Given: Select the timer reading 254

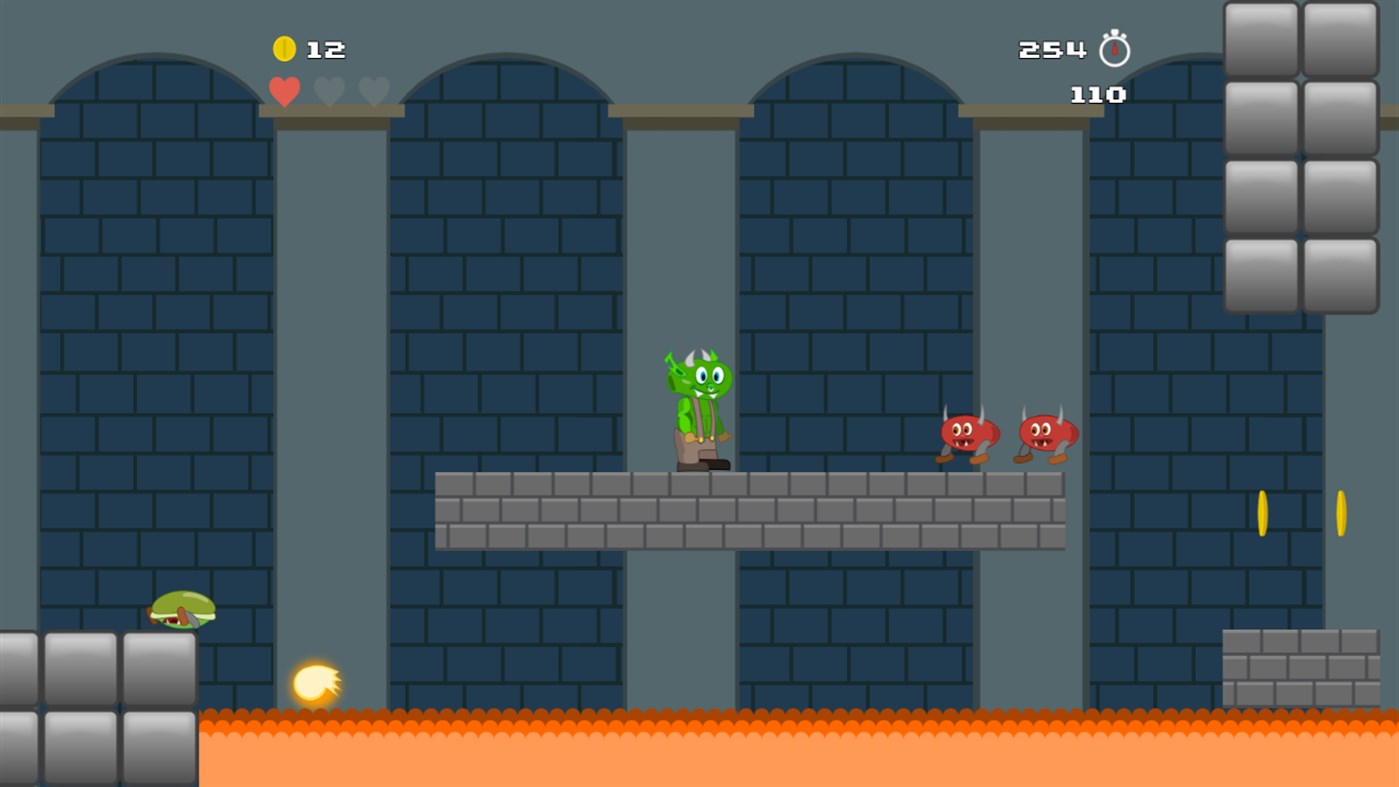Looking at the screenshot, I should coord(1050,48).
